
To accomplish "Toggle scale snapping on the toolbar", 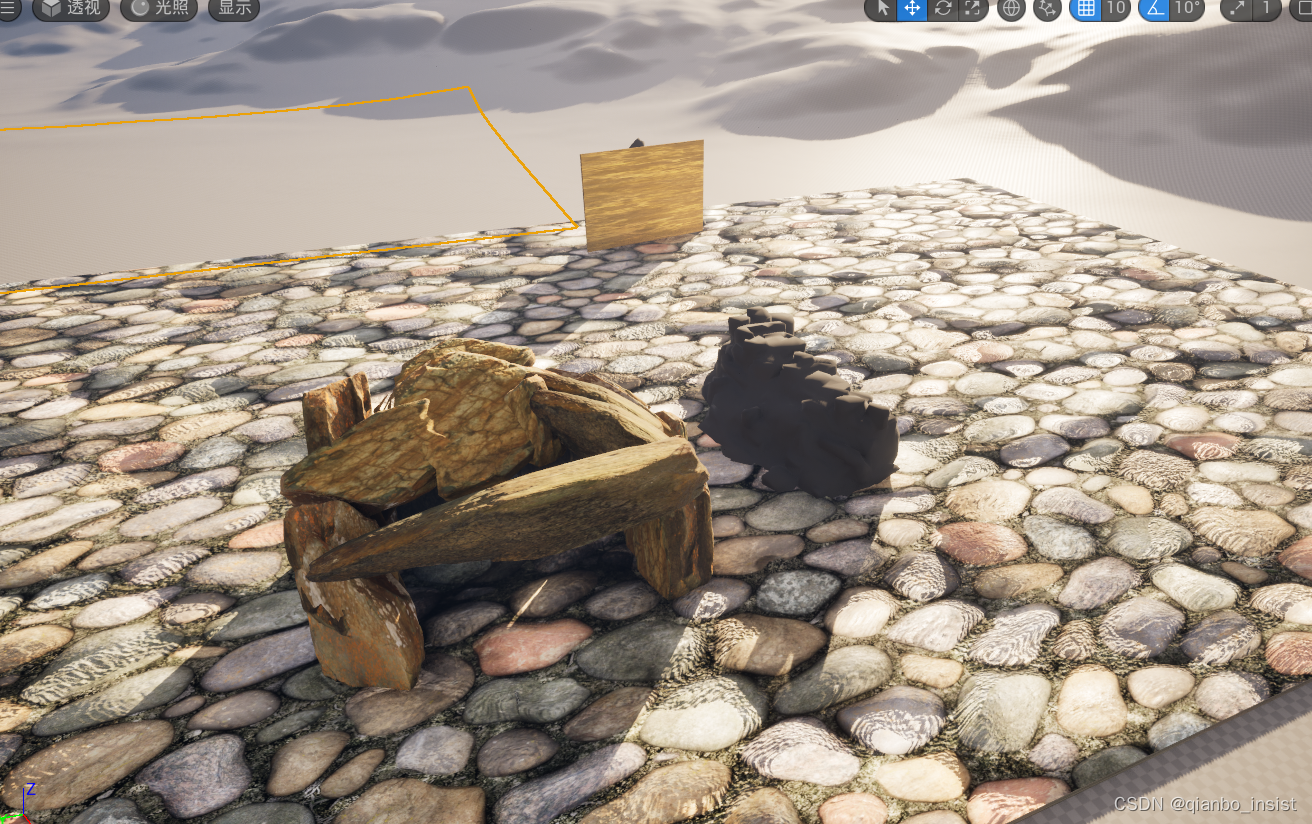I will tap(1237, 8).
